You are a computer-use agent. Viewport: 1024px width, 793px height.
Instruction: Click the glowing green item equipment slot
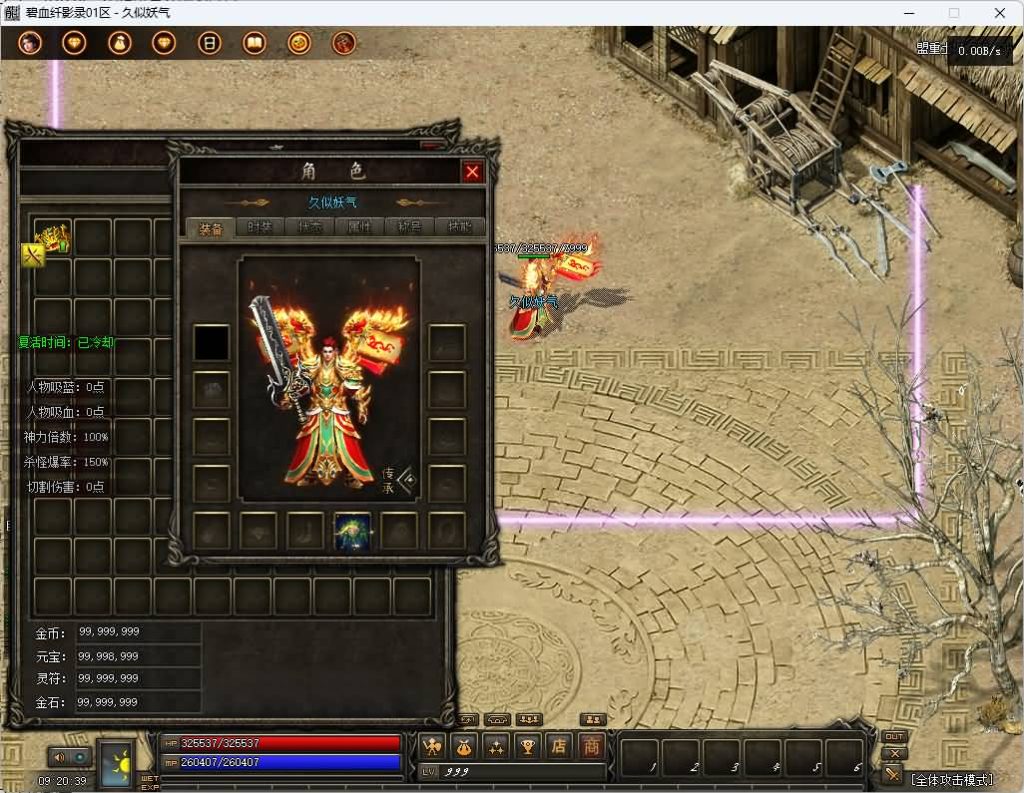point(352,531)
